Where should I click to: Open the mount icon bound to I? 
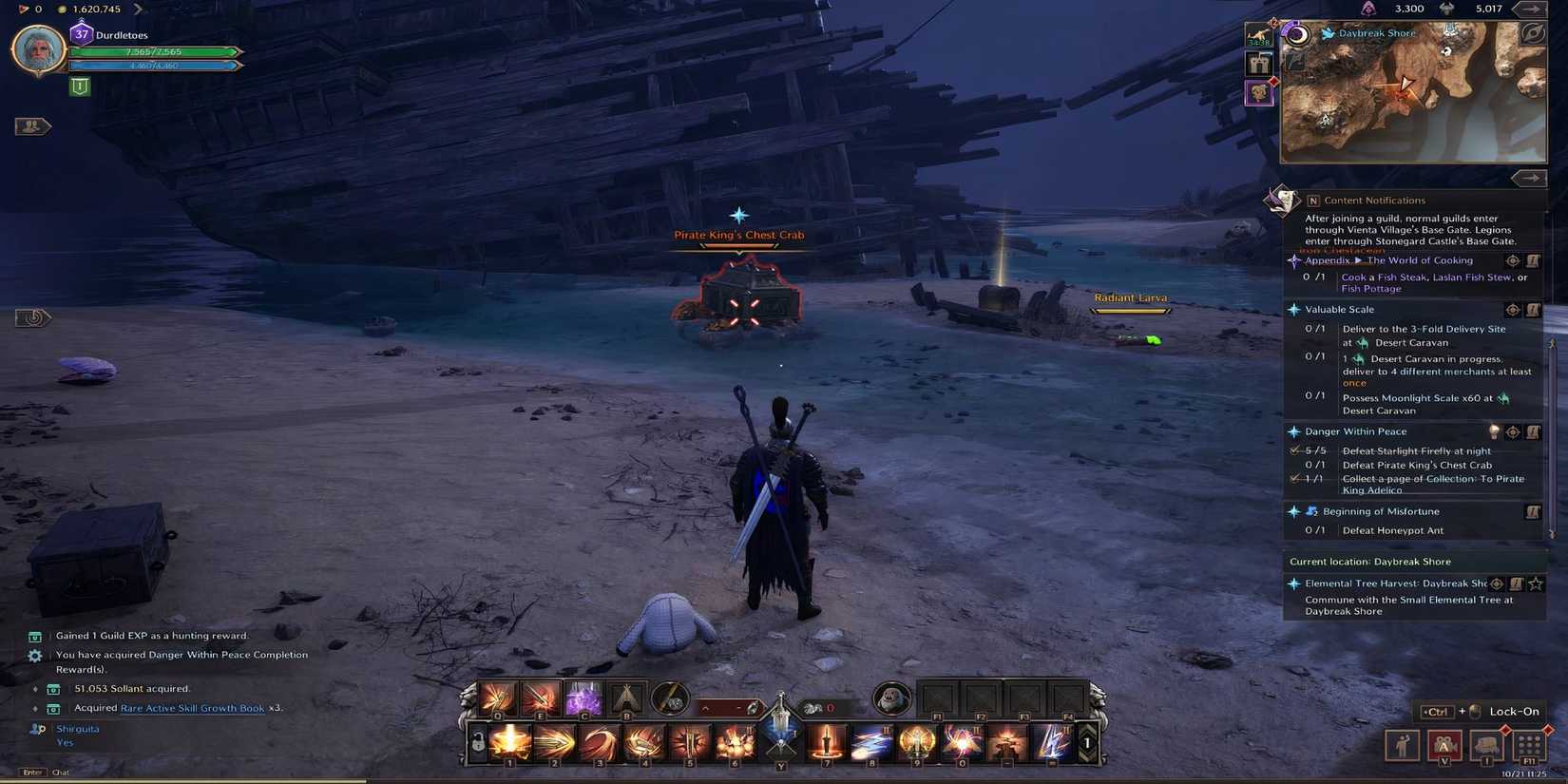click(1485, 747)
